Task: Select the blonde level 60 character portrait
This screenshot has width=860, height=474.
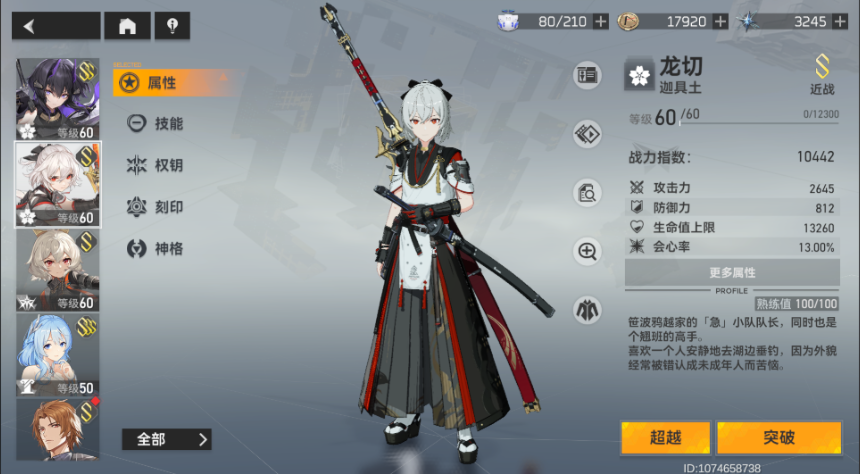Action: tap(58, 270)
